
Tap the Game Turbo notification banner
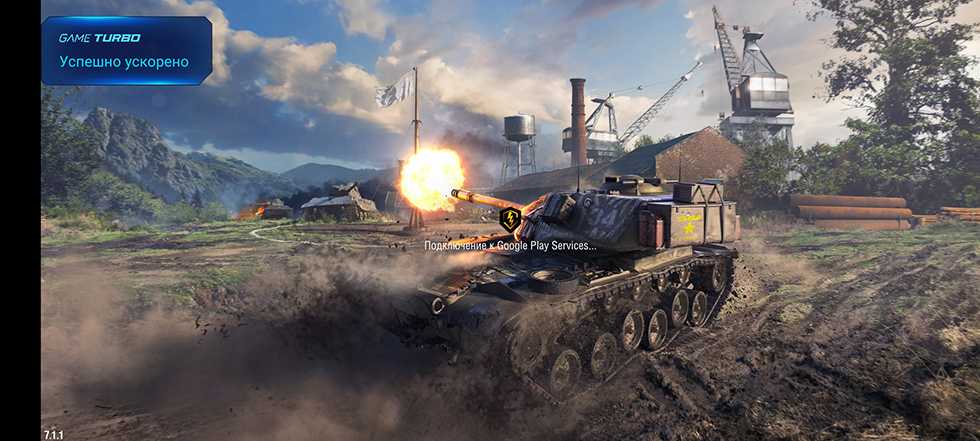coord(126,50)
